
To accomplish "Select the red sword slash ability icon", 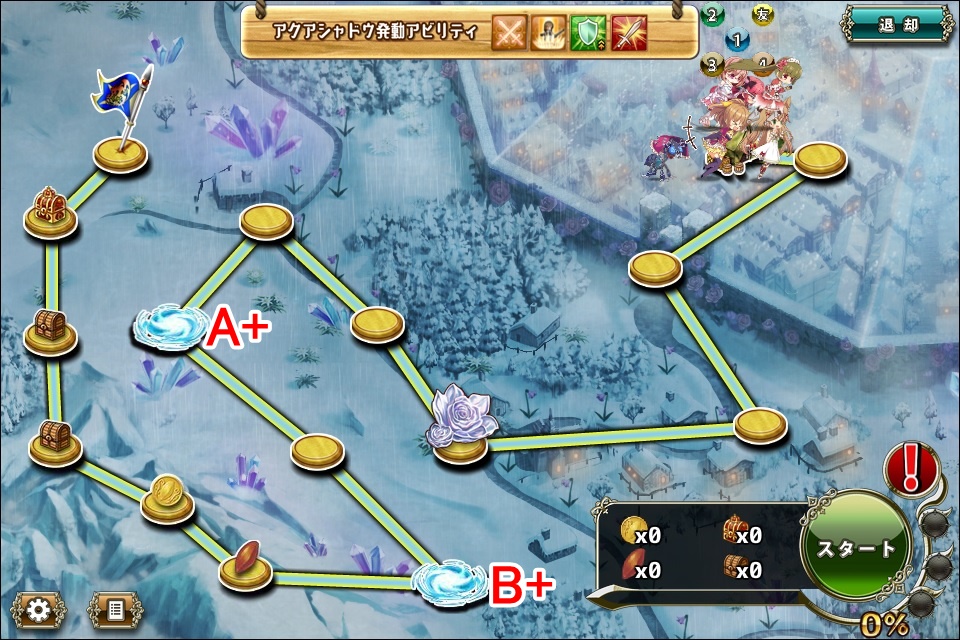I will (x=627, y=33).
